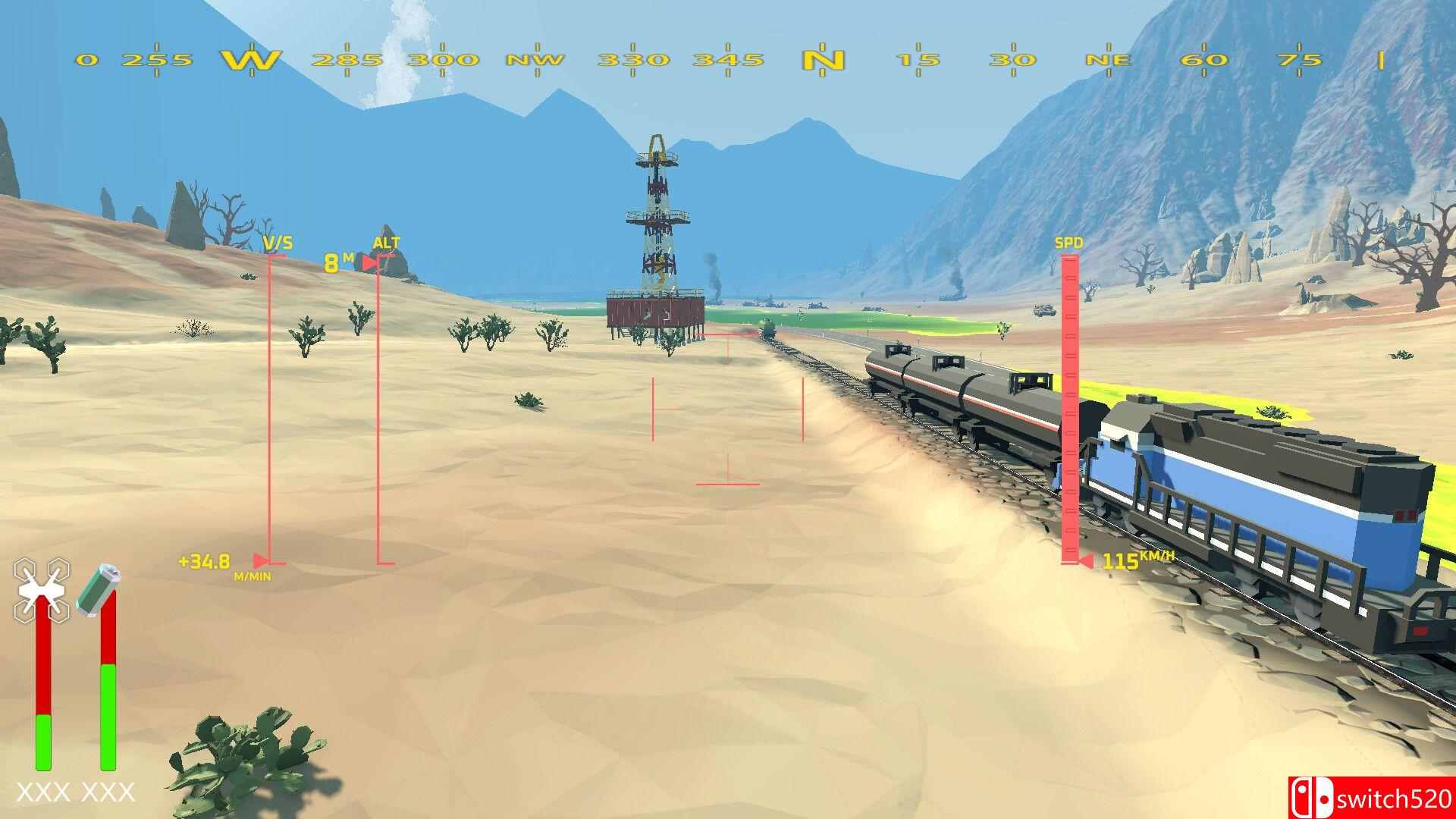Click the red SPD gauge bar
1456x819 pixels.
(1070, 409)
